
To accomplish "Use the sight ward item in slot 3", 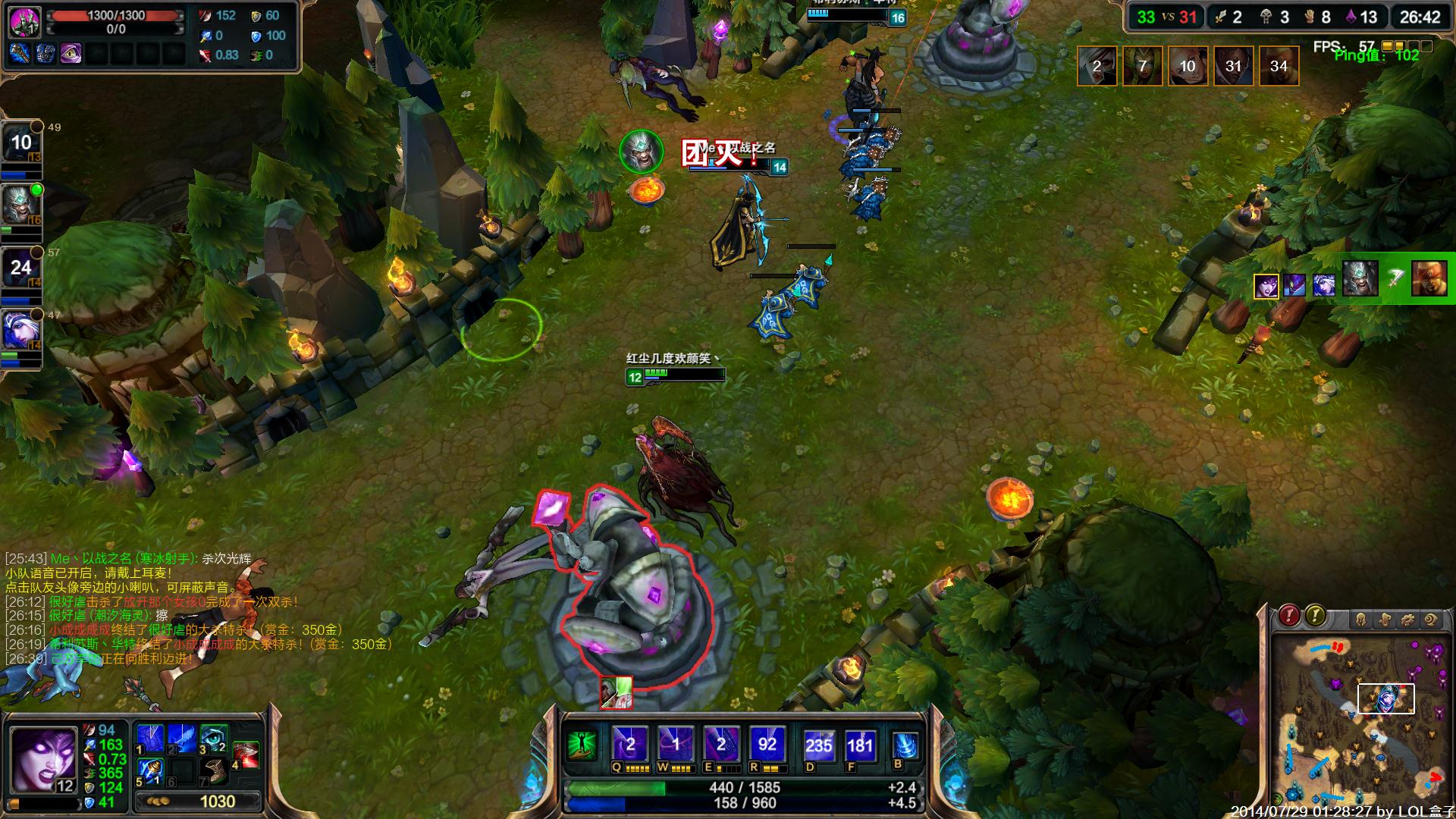I will 214,737.
